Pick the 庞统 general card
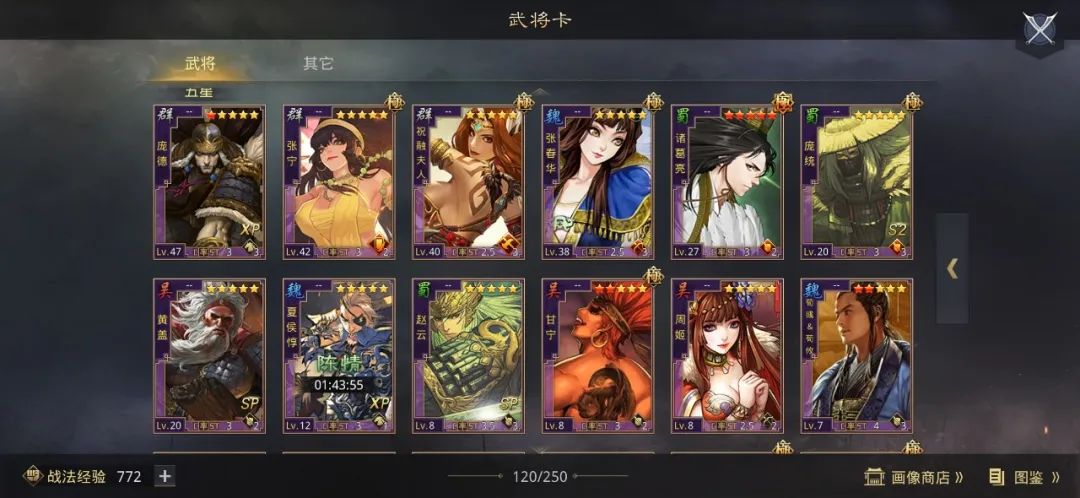The height and width of the screenshot is (498, 1080). (856, 182)
